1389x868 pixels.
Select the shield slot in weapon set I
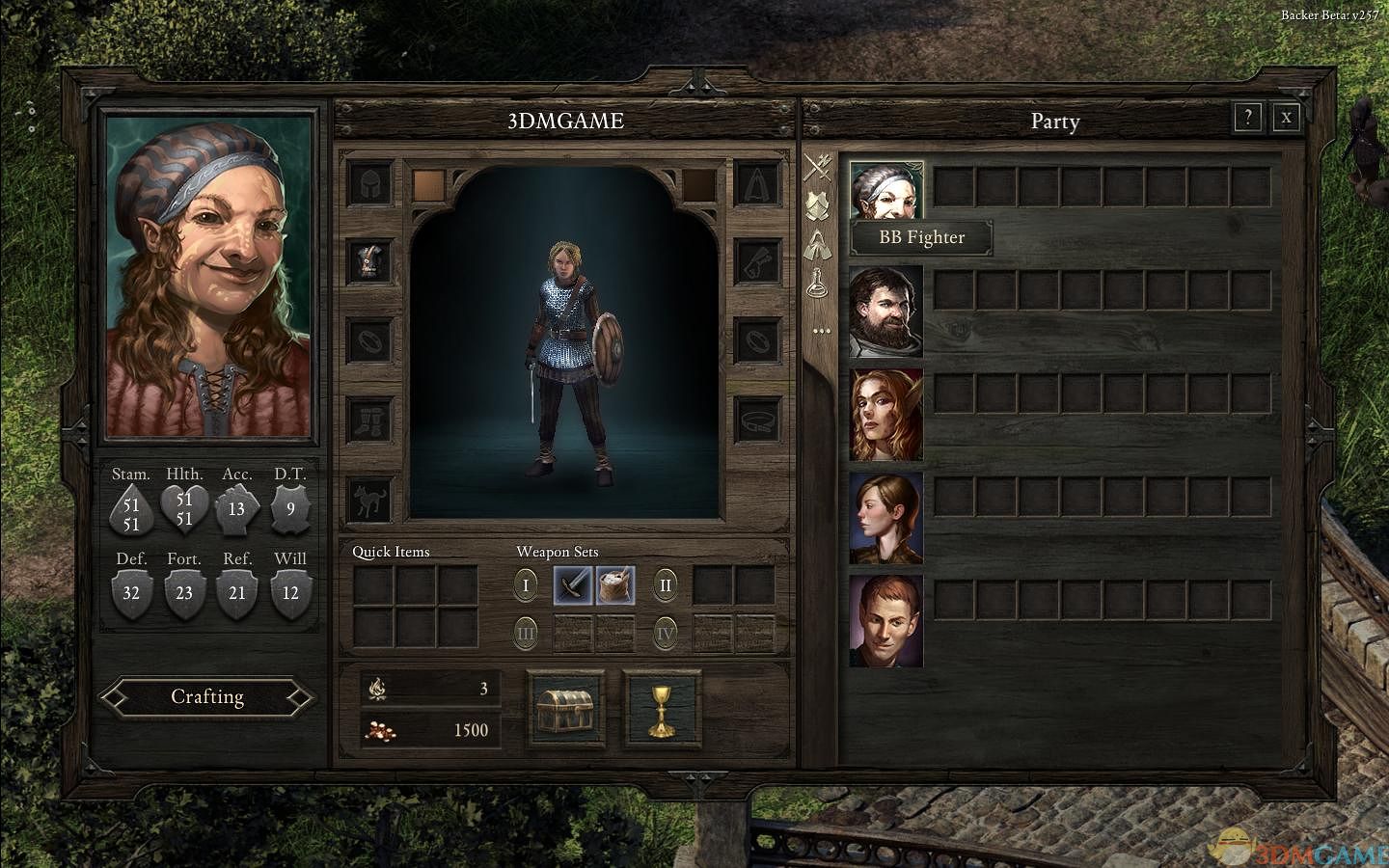coord(615,584)
